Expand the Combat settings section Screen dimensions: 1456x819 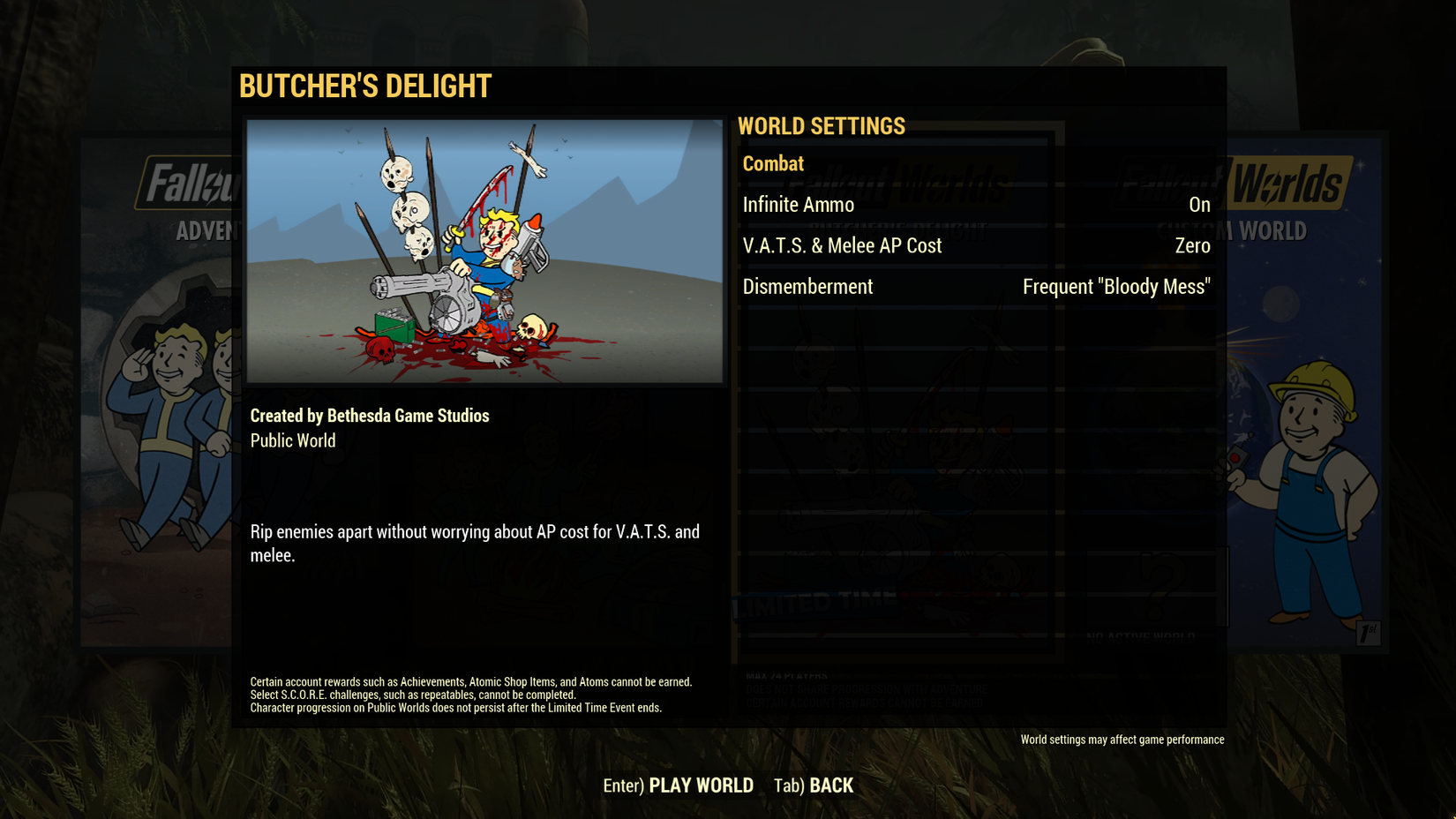(774, 163)
